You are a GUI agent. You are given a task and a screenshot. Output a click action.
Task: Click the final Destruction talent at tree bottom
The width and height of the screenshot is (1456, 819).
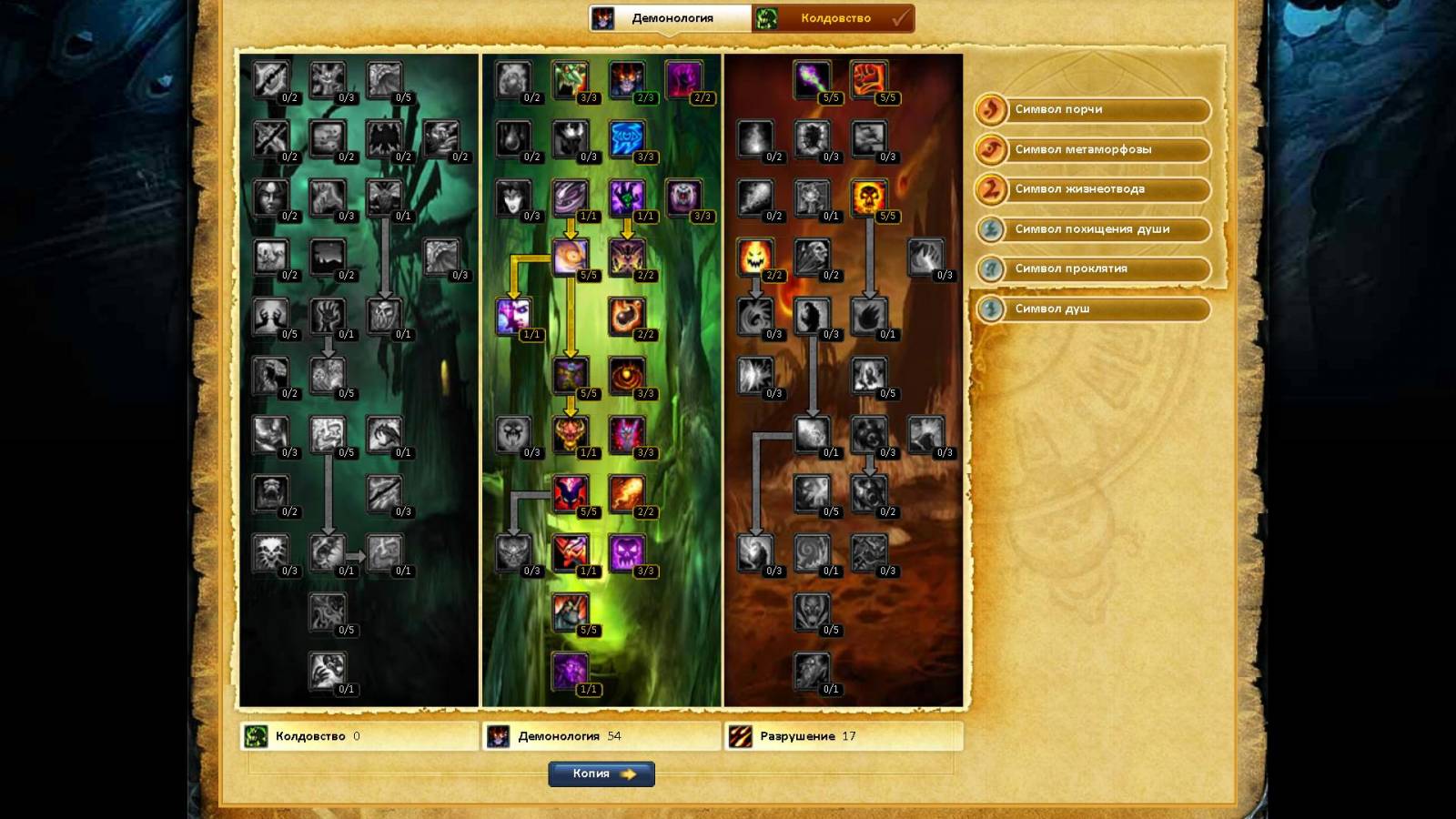(x=812, y=671)
